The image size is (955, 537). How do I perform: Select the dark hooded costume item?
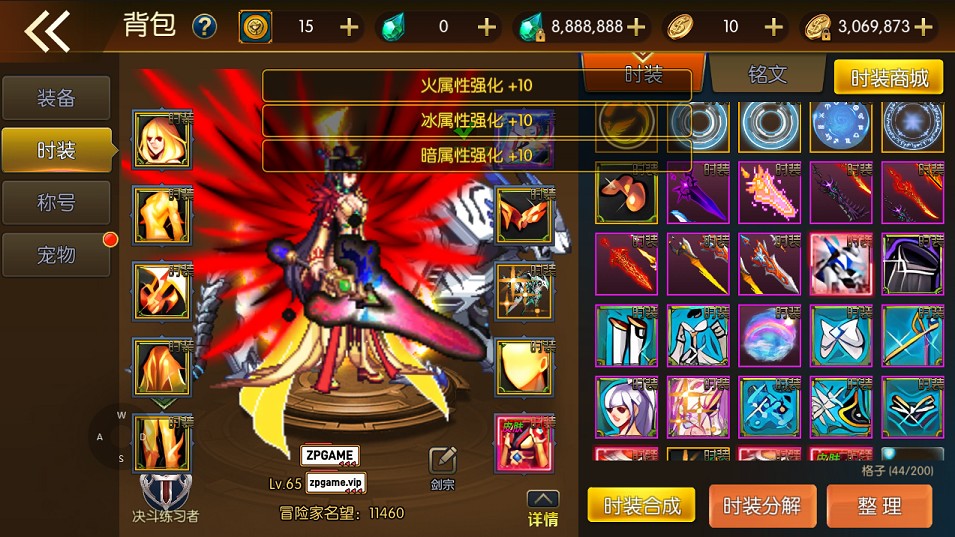click(911, 263)
